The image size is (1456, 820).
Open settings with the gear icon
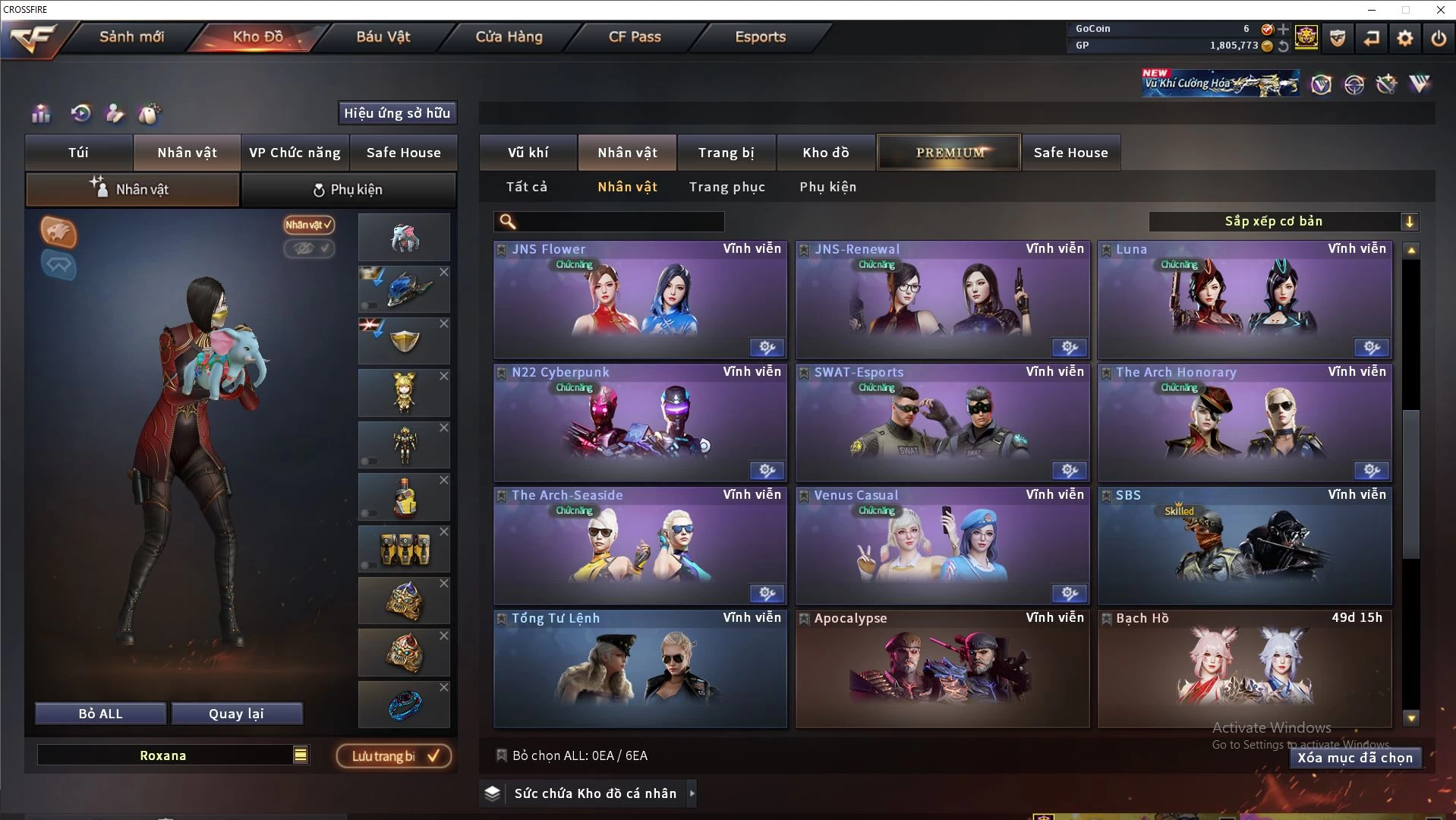tap(1404, 38)
